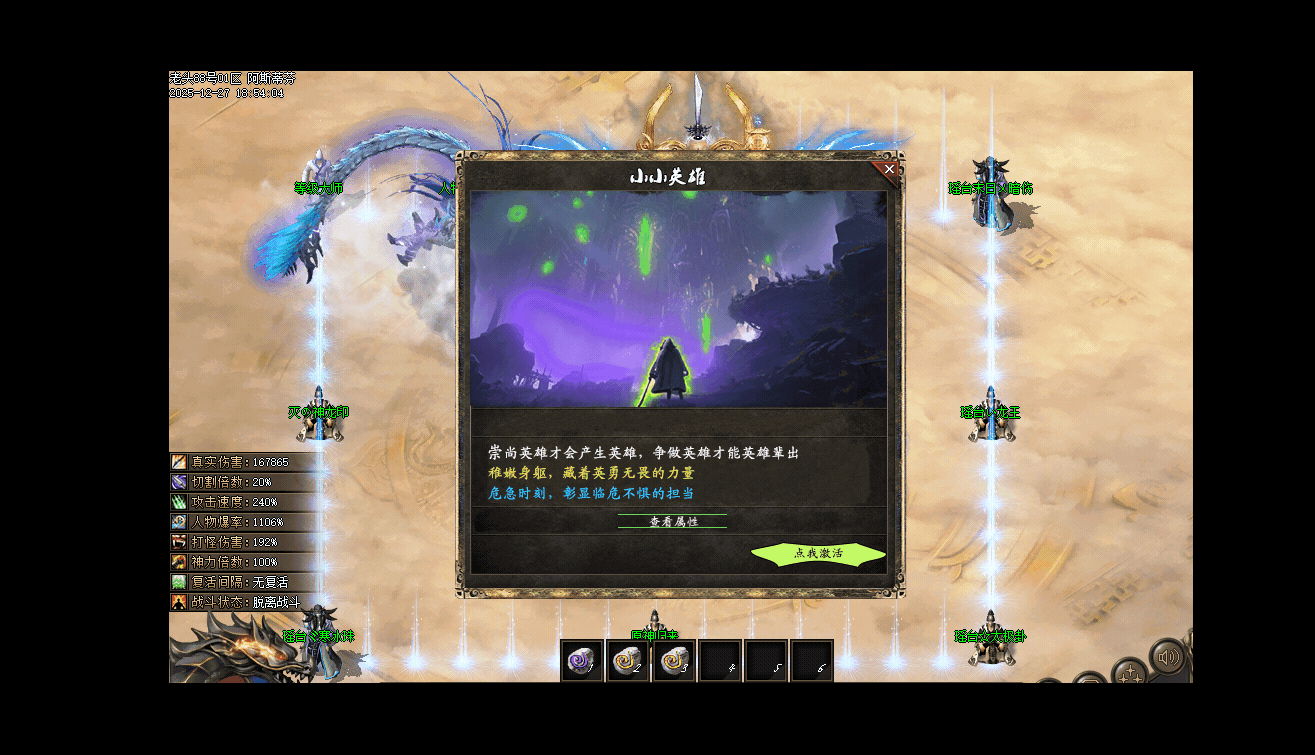Use the golden spiral stone in slot 3
Screen dimensions: 1315x755
tap(674, 660)
